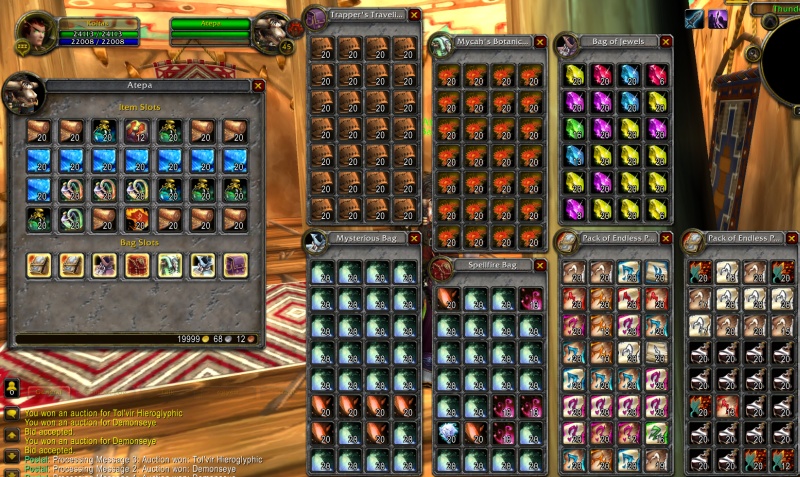Select the red bag in bank Bag Slots
The height and width of the screenshot is (477, 800).
coord(138,265)
